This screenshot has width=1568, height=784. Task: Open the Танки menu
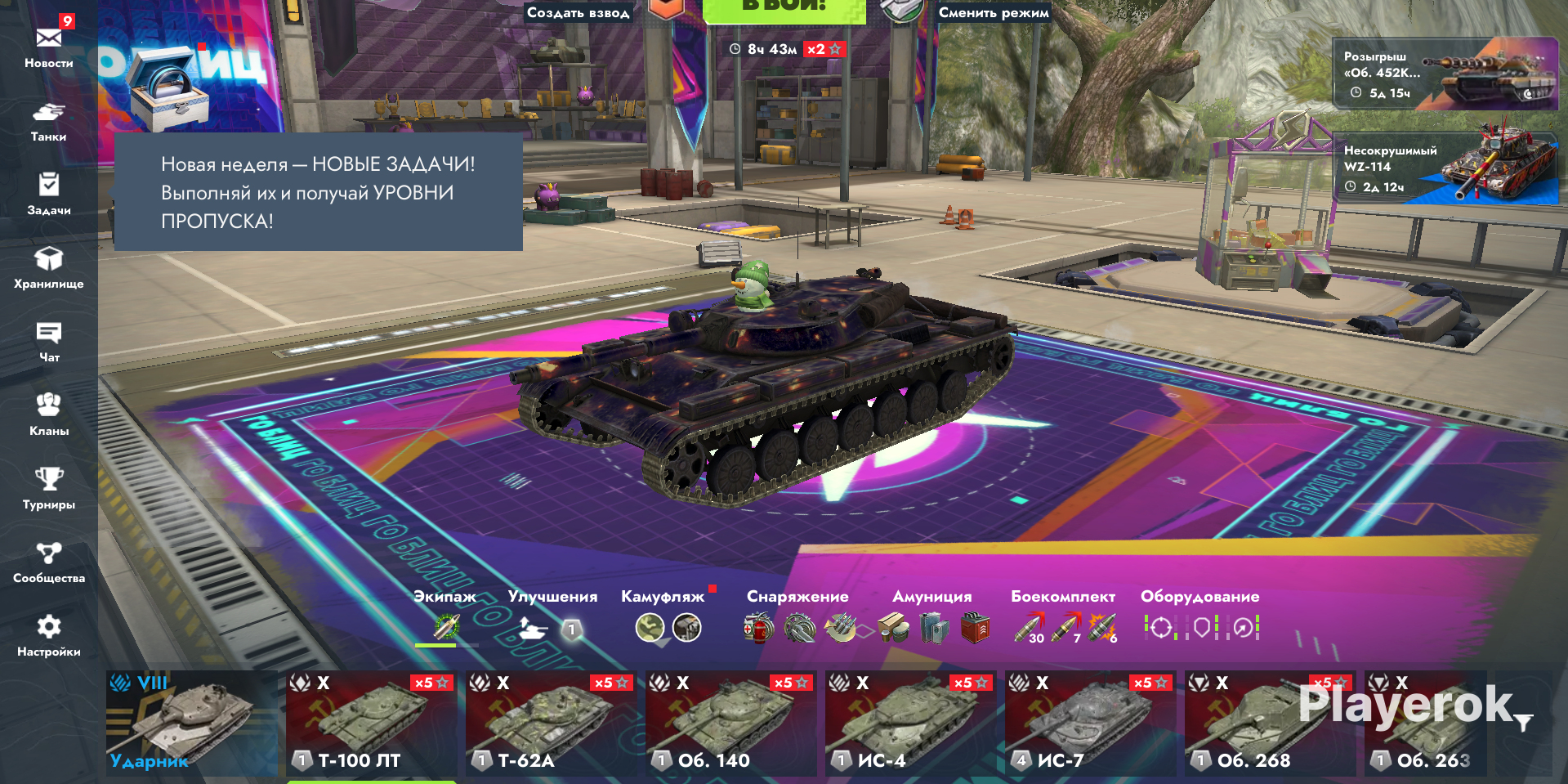click(x=49, y=120)
